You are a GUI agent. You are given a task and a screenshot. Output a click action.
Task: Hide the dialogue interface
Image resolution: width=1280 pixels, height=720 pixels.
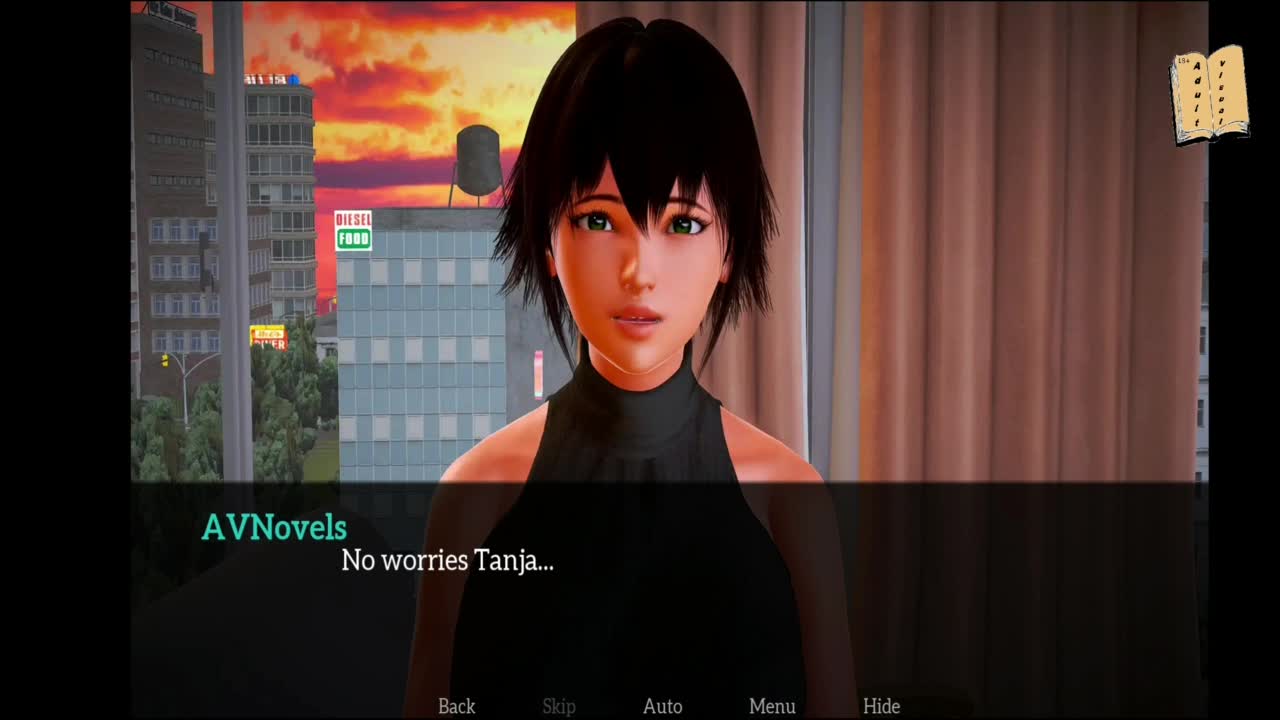pyautogui.click(x=881, y=706)
